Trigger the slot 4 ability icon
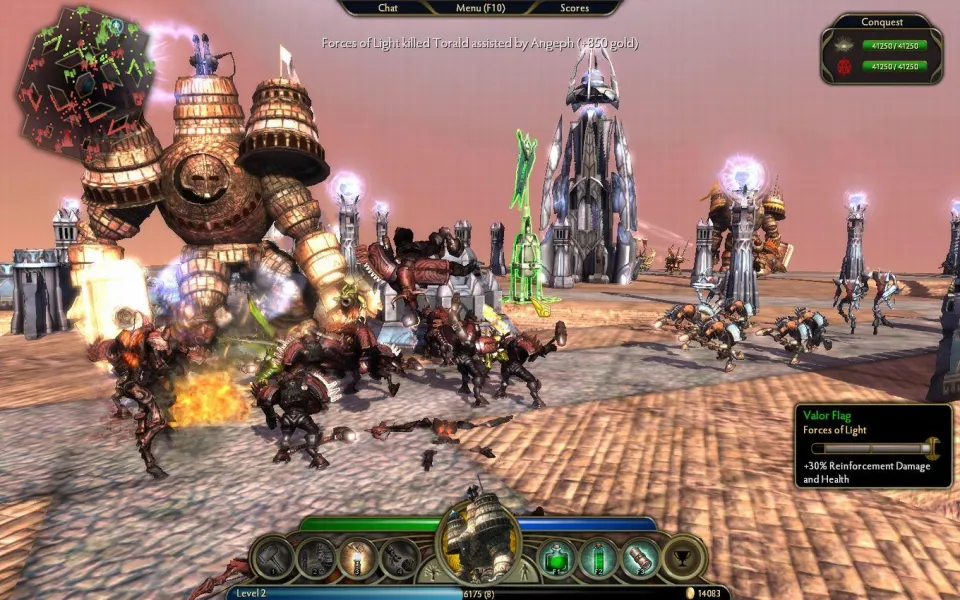This screenshot has width=960, height=600. point(399,558)
